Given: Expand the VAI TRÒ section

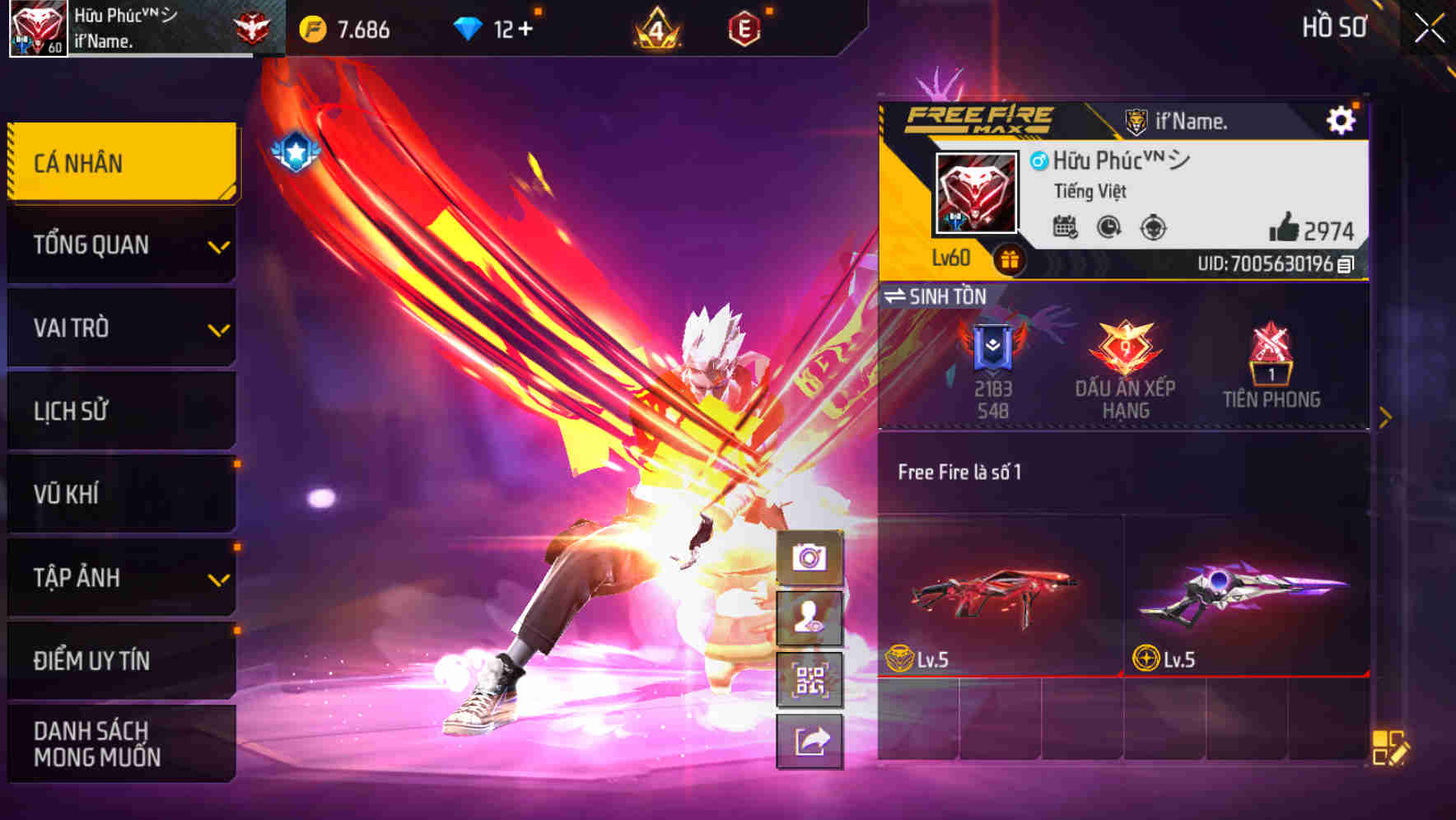Looking at the screenshot, I should pos(121,328).
